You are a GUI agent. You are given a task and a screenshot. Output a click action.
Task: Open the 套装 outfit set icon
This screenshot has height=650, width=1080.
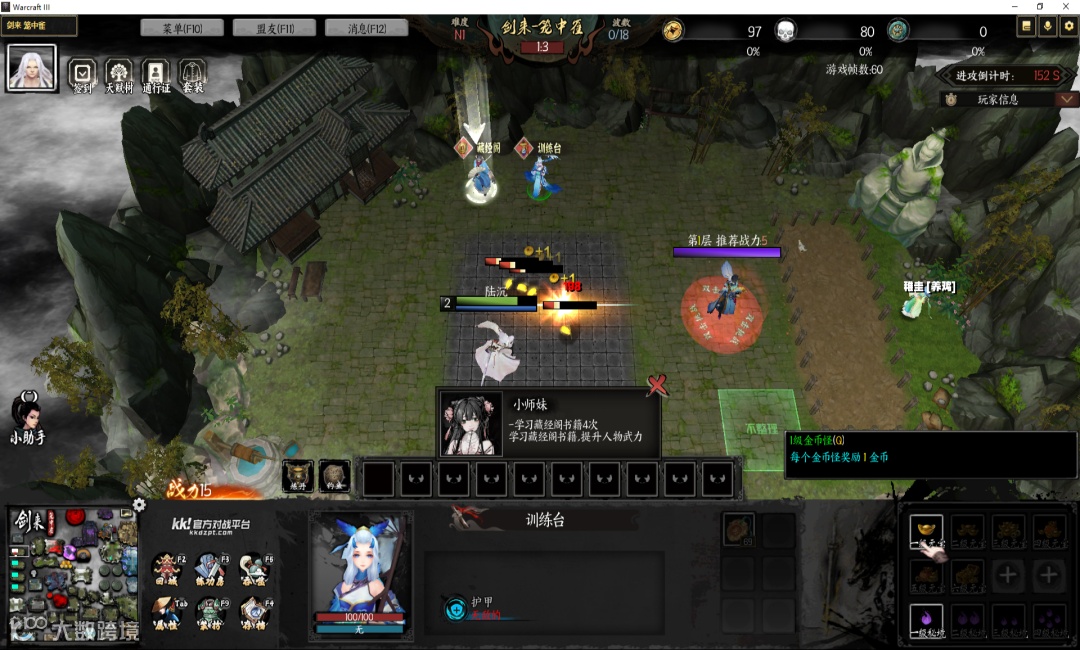(x=191, y=72)
